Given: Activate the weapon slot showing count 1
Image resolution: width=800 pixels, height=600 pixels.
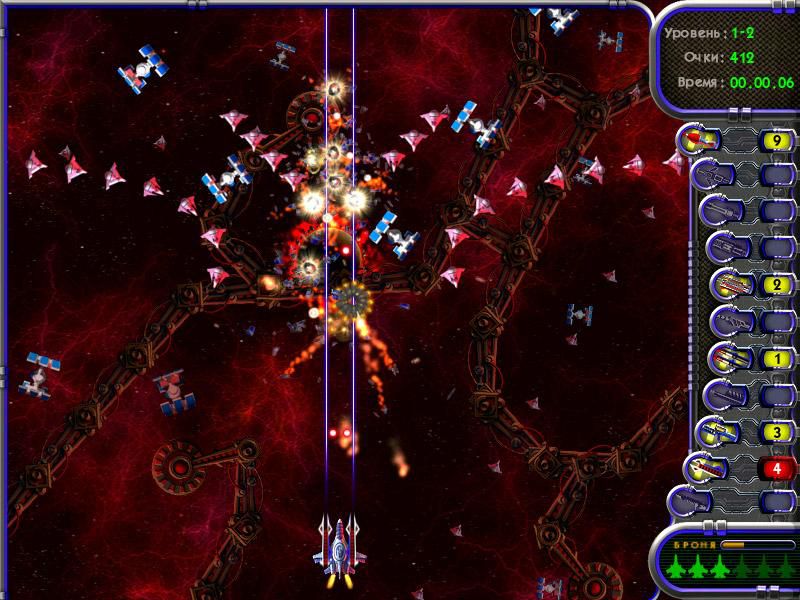Looking at the screenshot, I should coord(728,357).
